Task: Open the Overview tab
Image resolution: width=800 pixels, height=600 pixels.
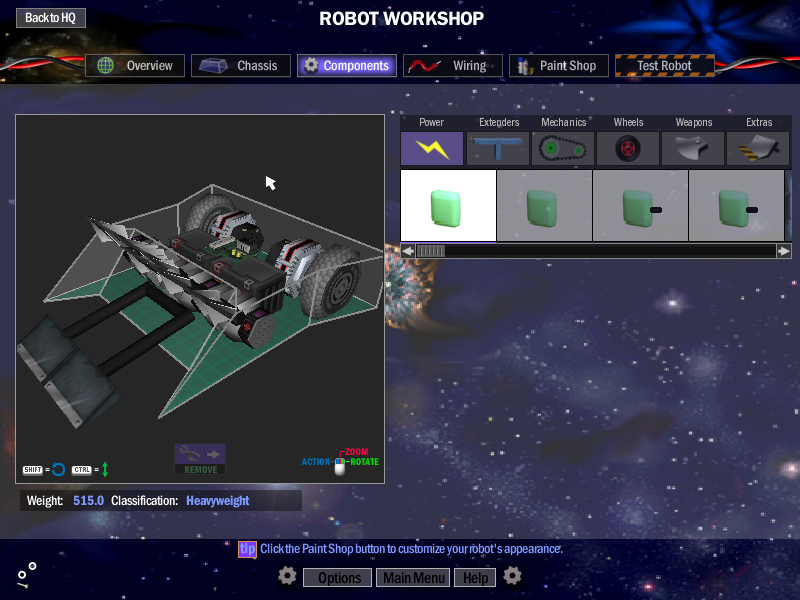Action: 135,66
